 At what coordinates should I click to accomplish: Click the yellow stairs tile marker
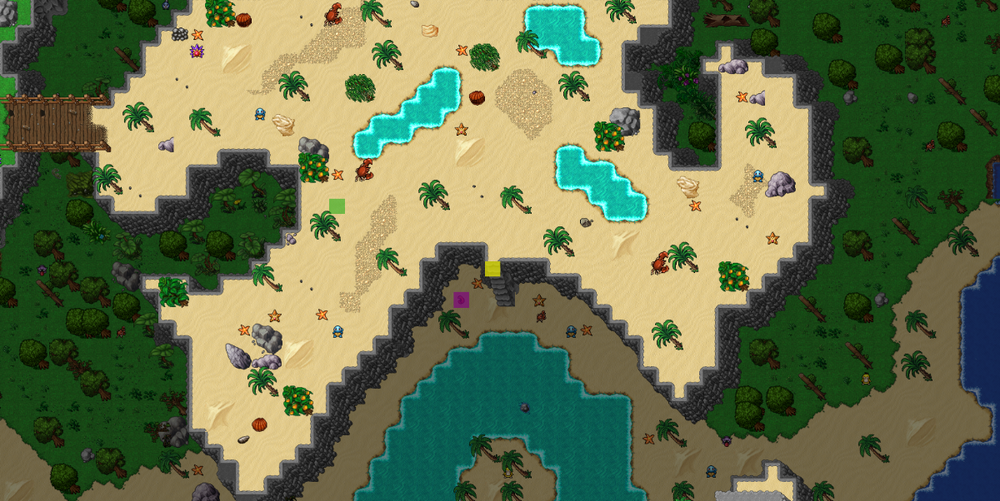coord(492,268)
